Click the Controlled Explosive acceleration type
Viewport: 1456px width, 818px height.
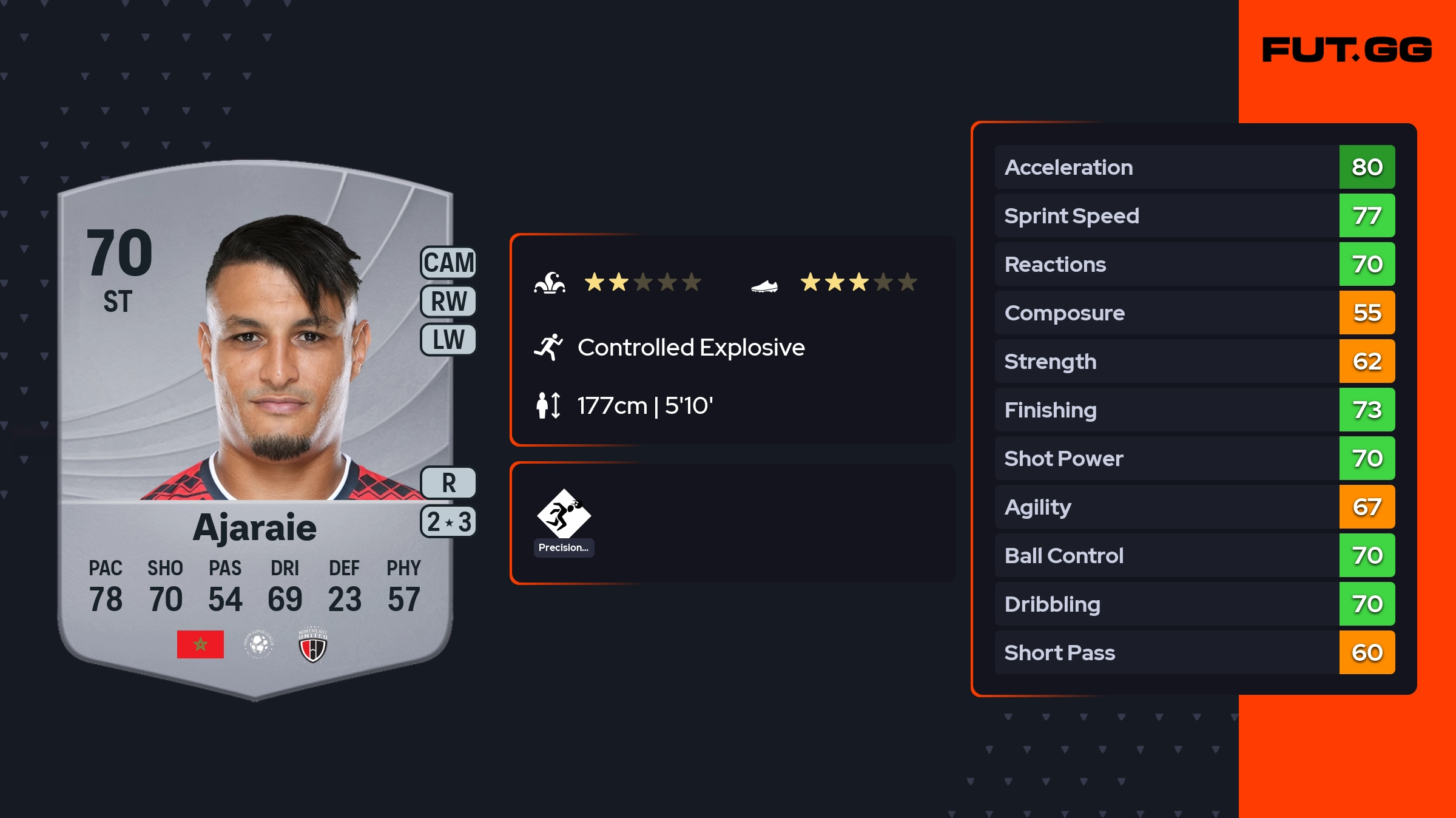pyautogui.click(x=690, y=348)
